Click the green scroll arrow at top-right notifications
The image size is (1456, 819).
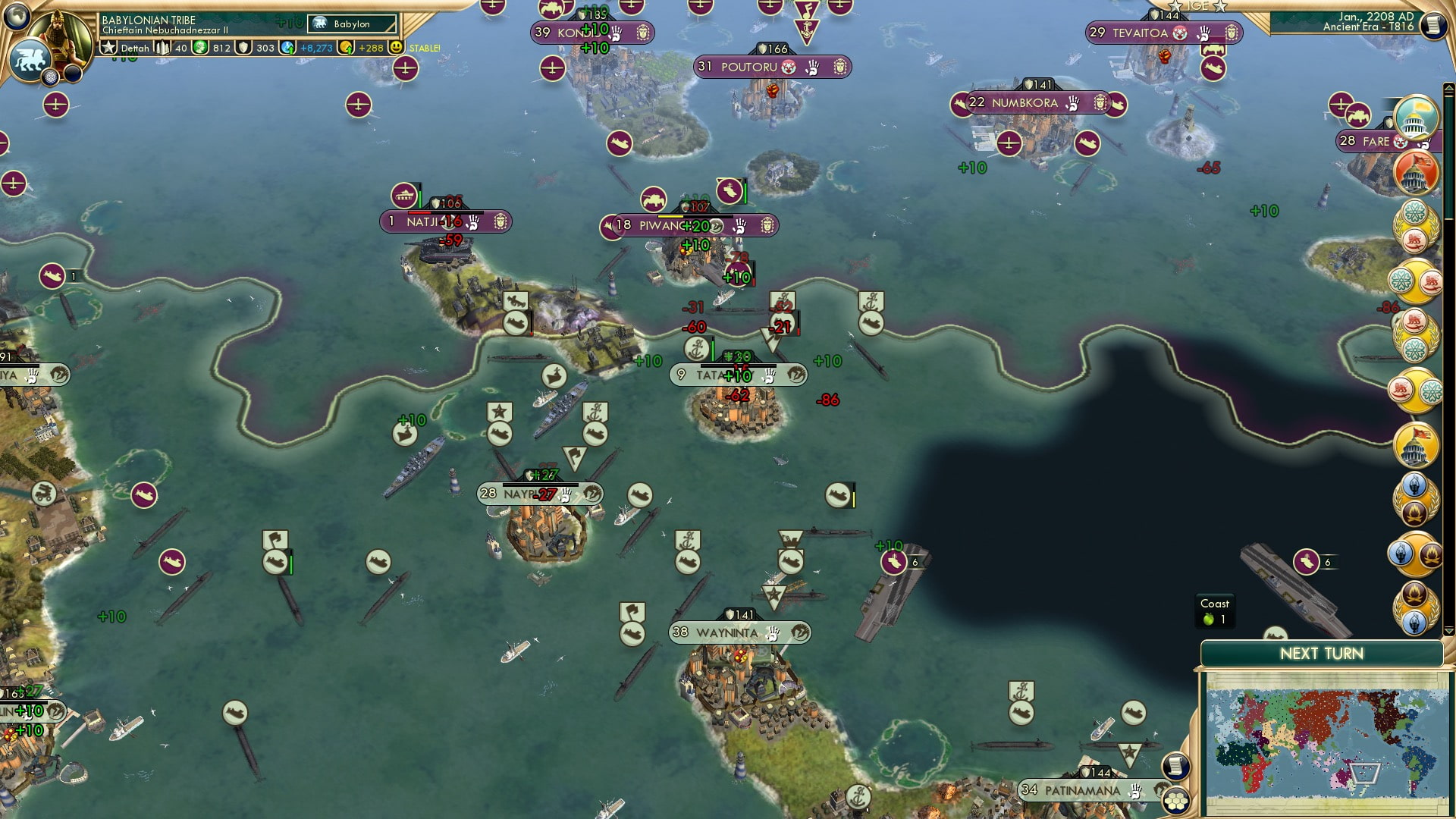point(1448,86)
